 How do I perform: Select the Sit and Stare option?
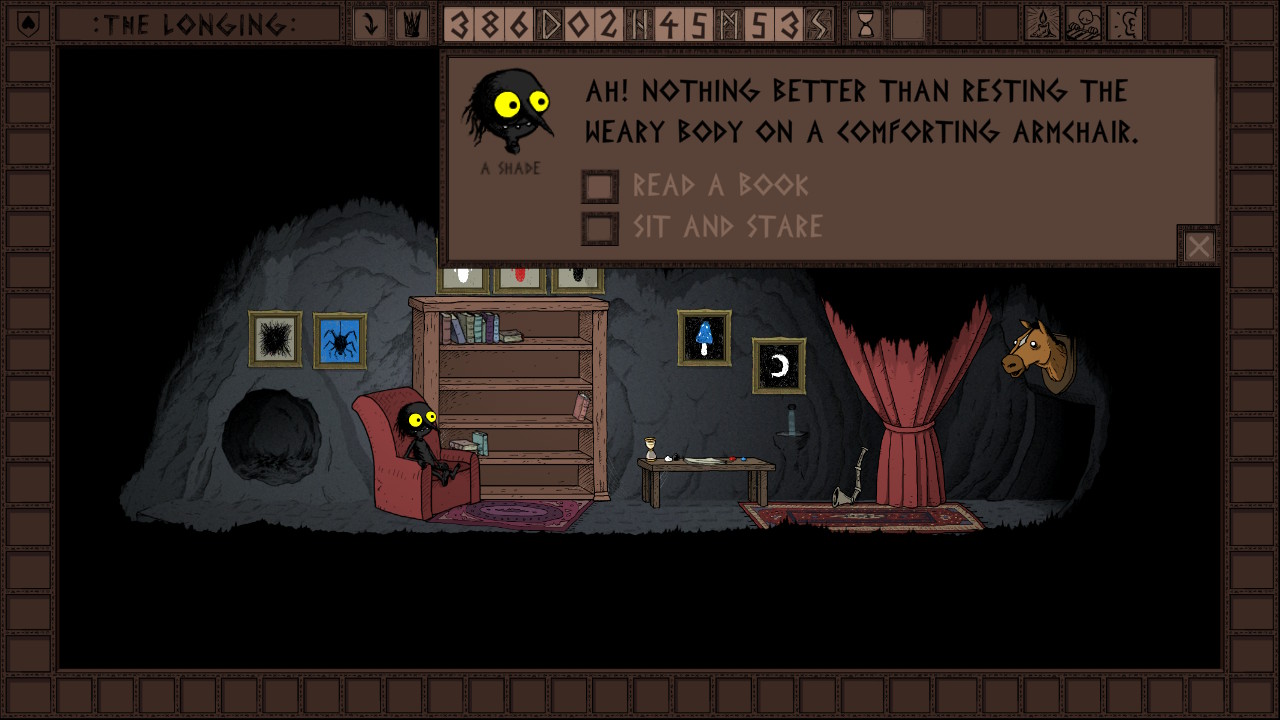tap(600, 228)
